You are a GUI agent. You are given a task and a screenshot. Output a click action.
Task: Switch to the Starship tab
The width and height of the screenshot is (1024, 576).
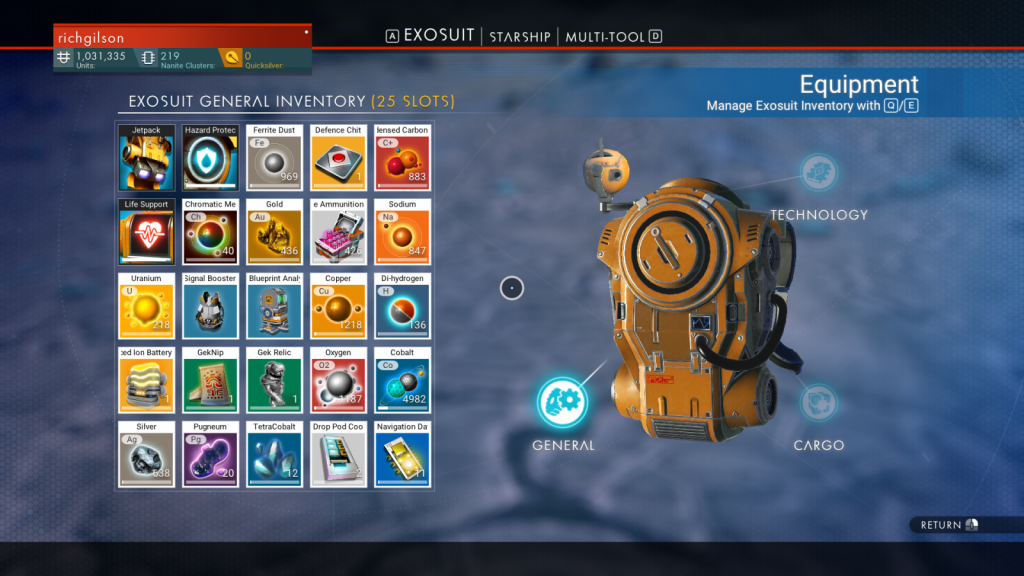point(520,37)
